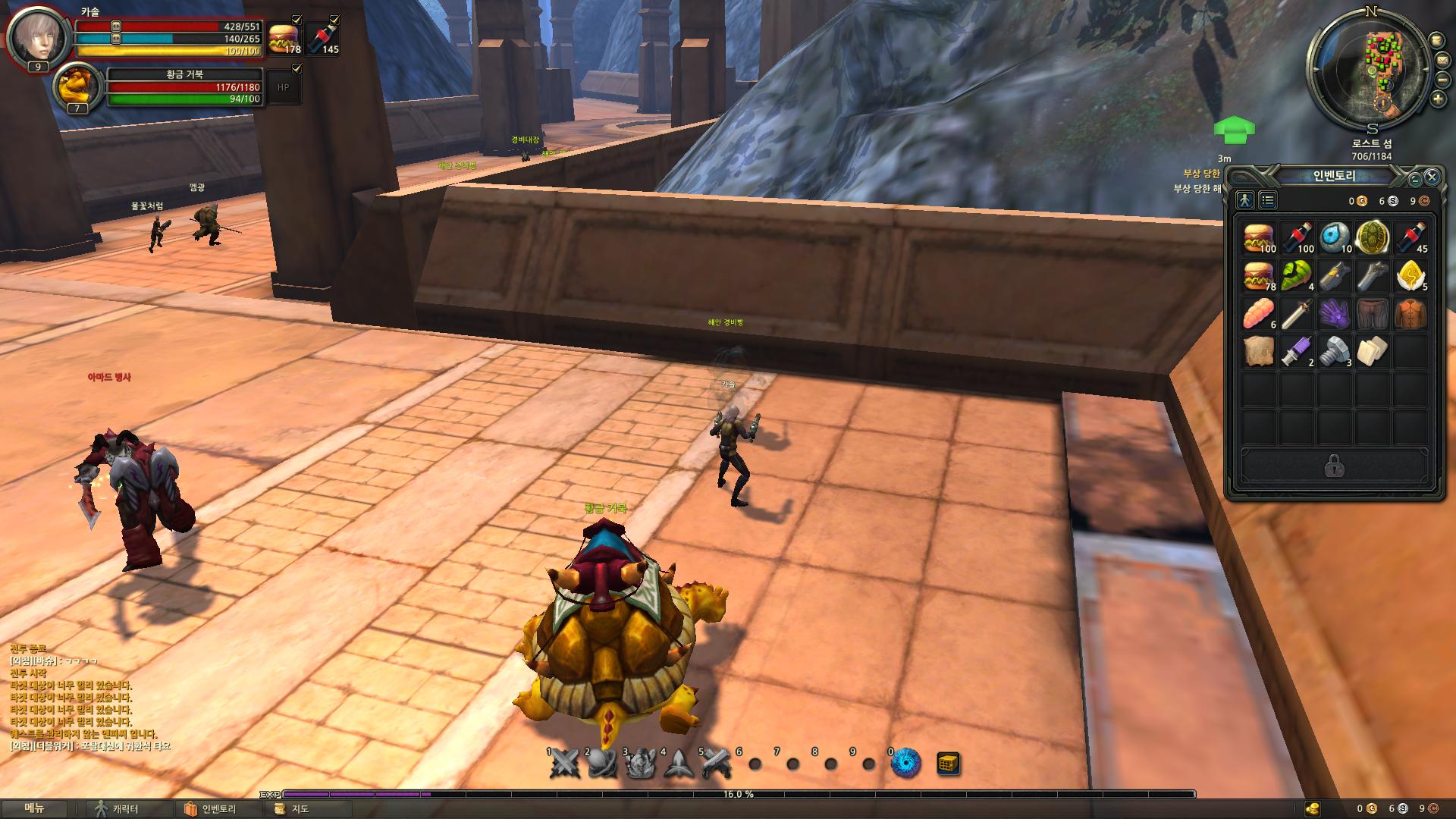Use the blue portal skill in slot 0

click(x=905, y=764)
